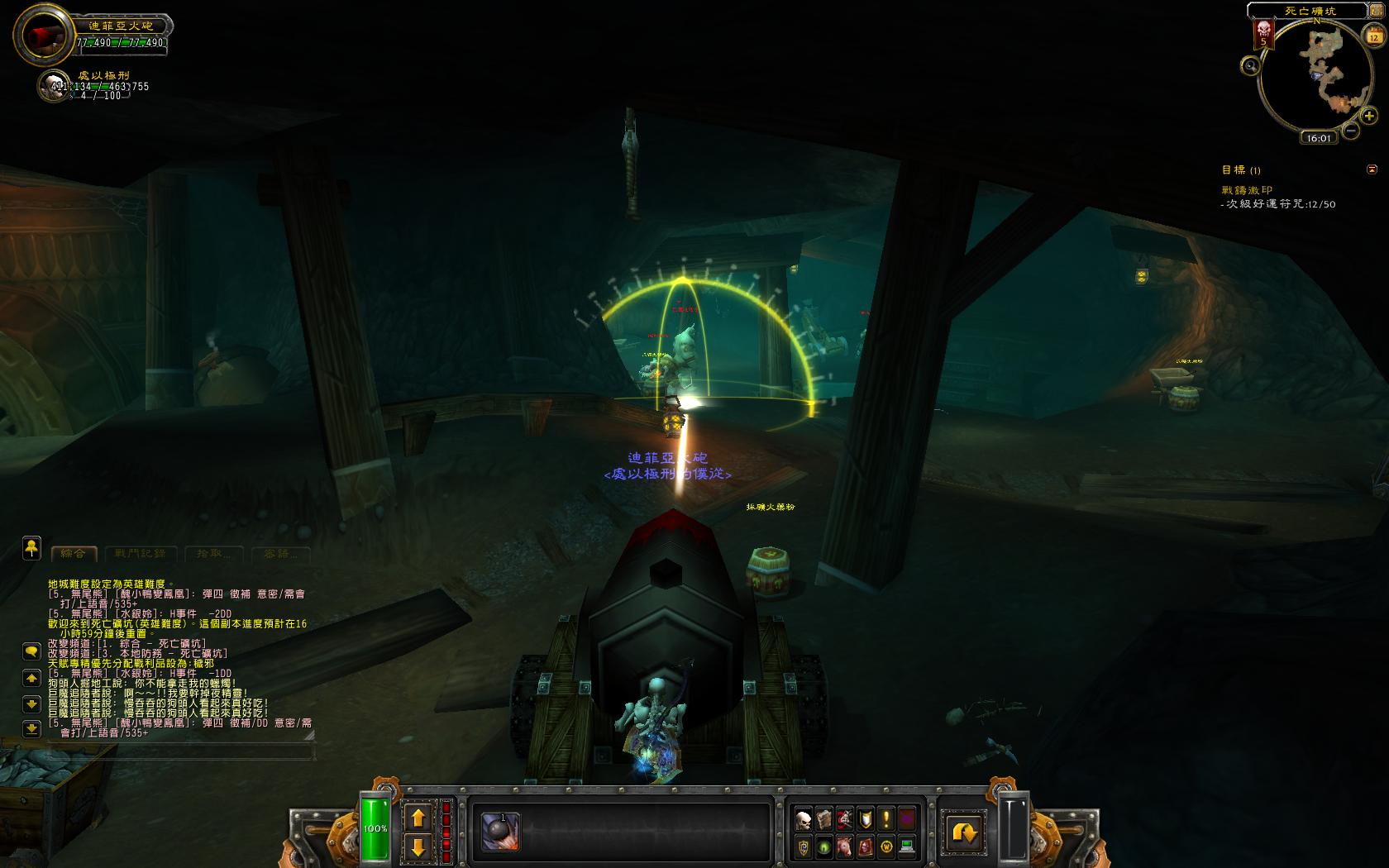Click the heroic dungeon difficulty skull flag
The height and width of the screenshot is (868, 1389).
pyautogui.click(x=1263, y=34)
